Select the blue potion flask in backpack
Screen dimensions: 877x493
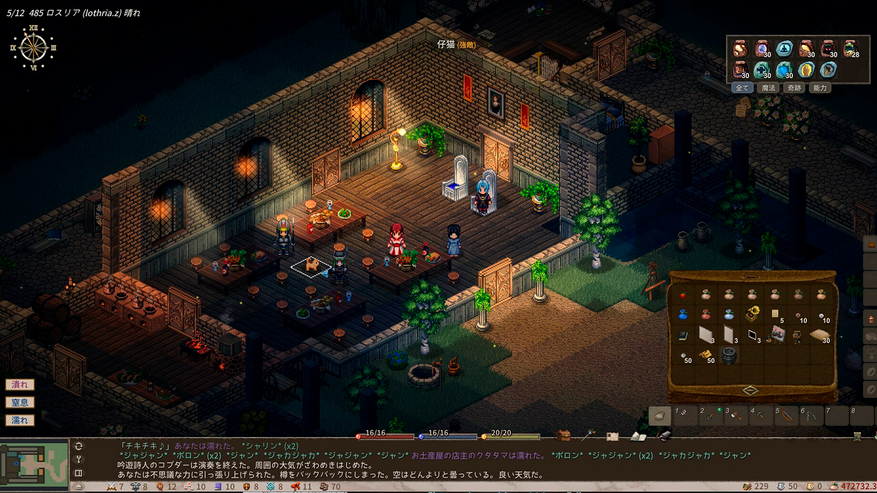(682, 314)
